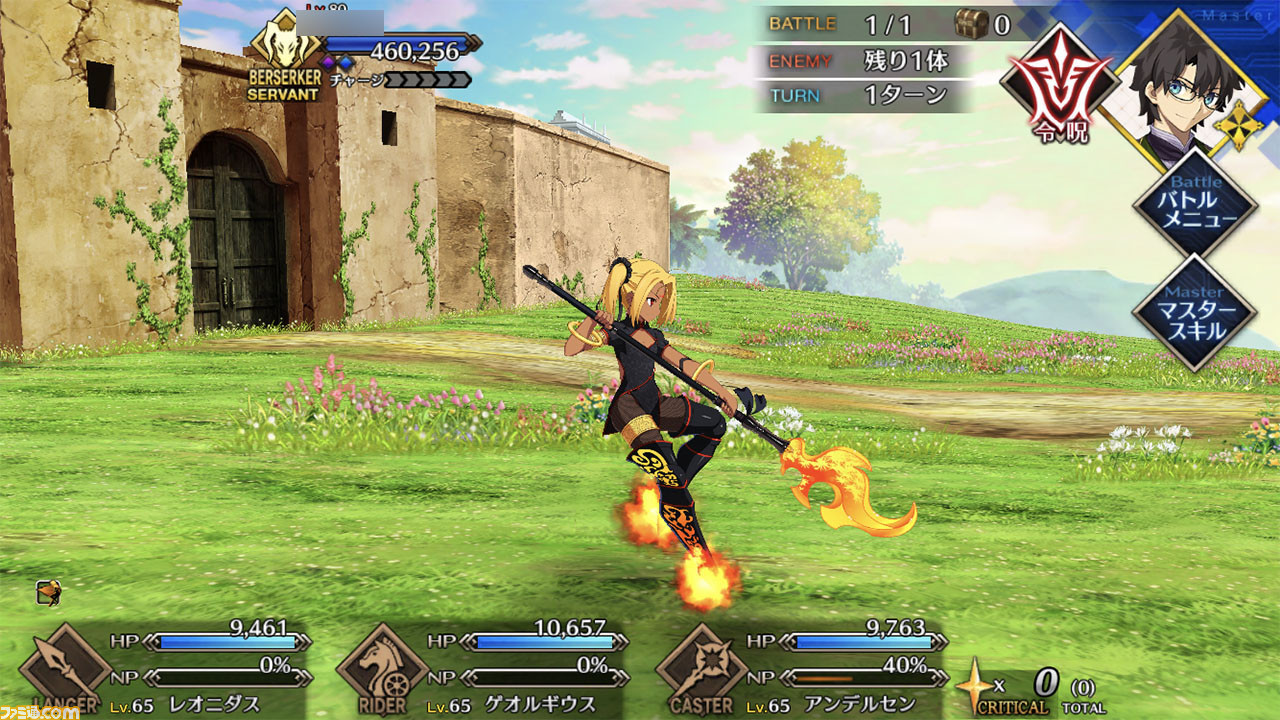Open the Master Skill panel

pyautogui.click(x=1193, y=311)
